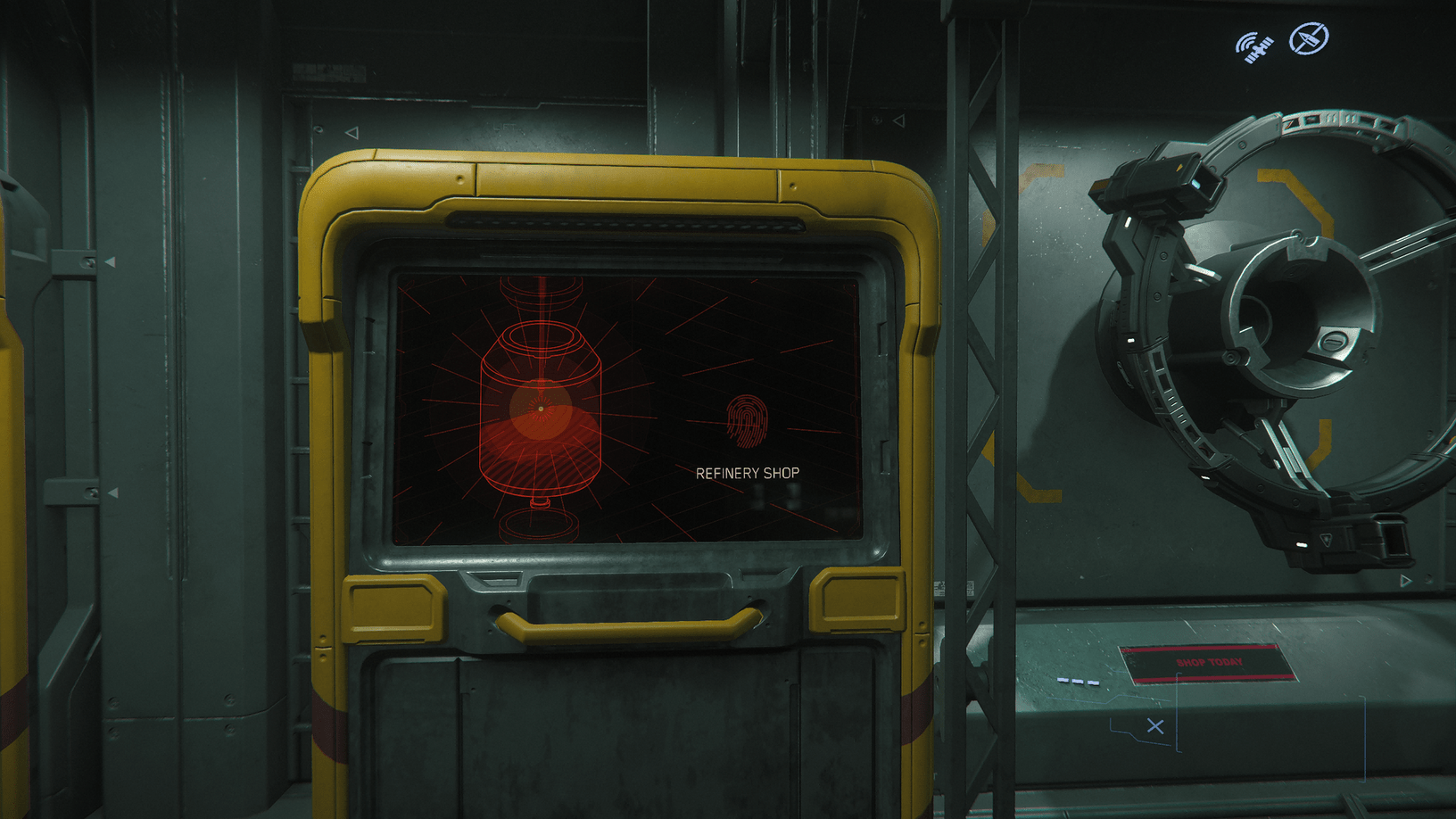Click the SHOP TODAY sign
The image size is (1456, 819).
[x=1209, y=661]
